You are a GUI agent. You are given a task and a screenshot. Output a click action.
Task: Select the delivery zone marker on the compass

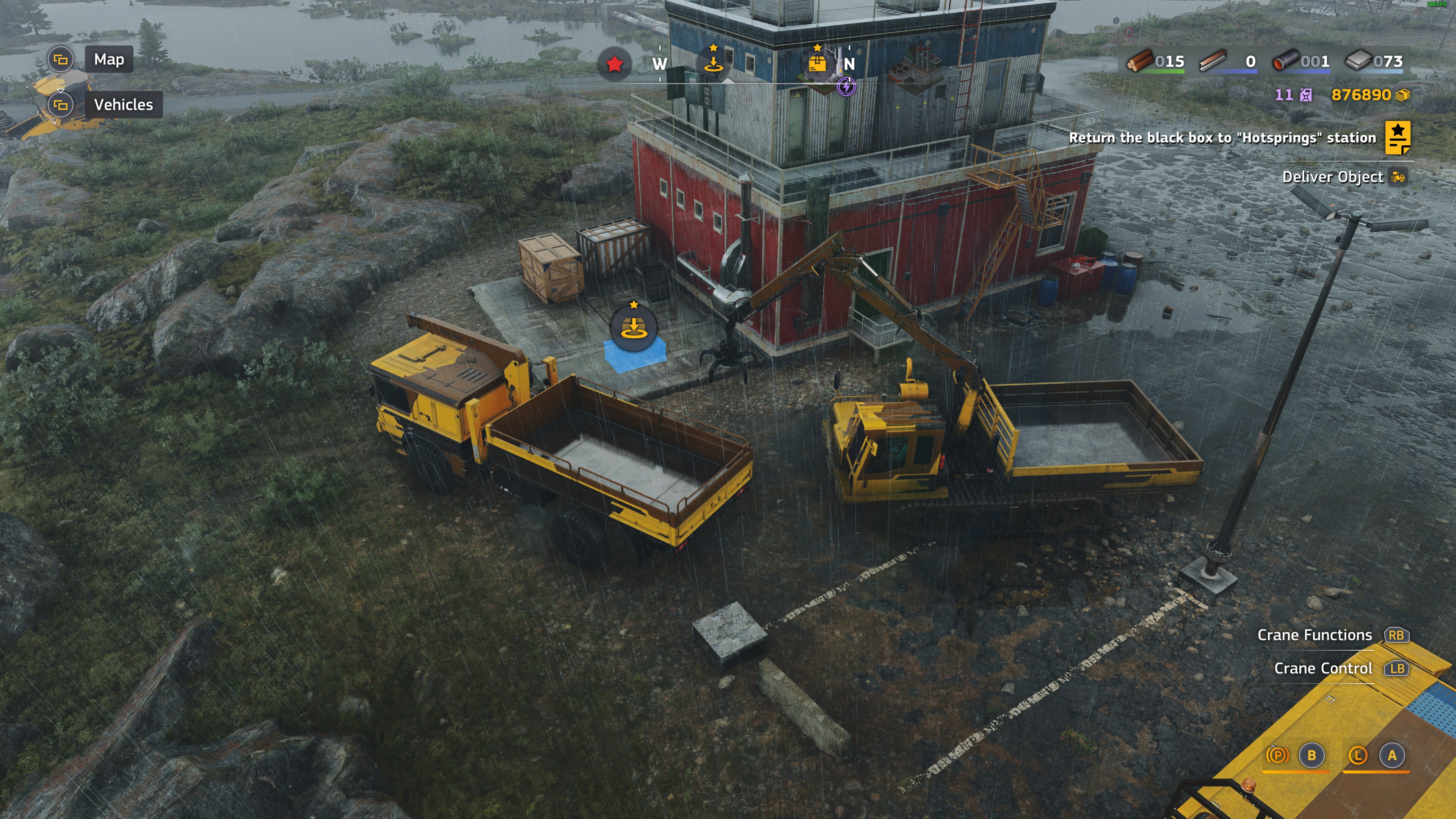tap(713, 63)
